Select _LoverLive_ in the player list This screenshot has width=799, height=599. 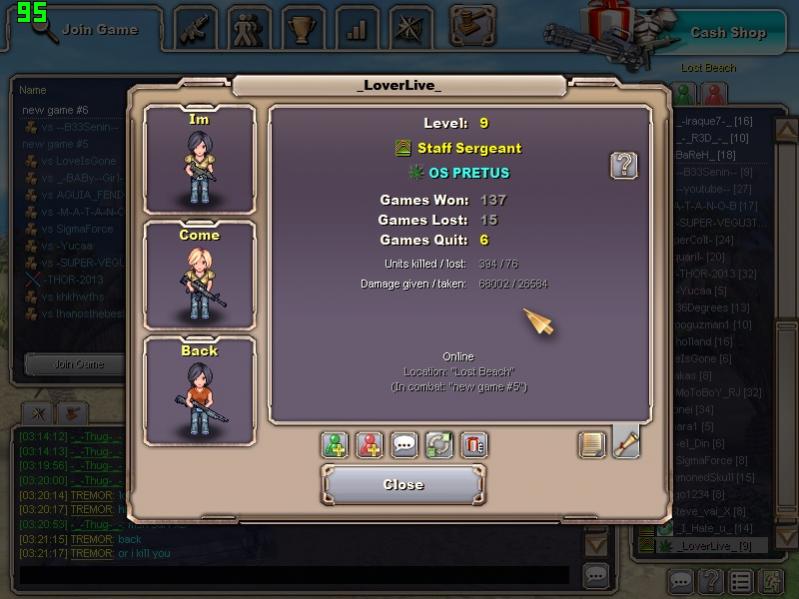(712, 545)
